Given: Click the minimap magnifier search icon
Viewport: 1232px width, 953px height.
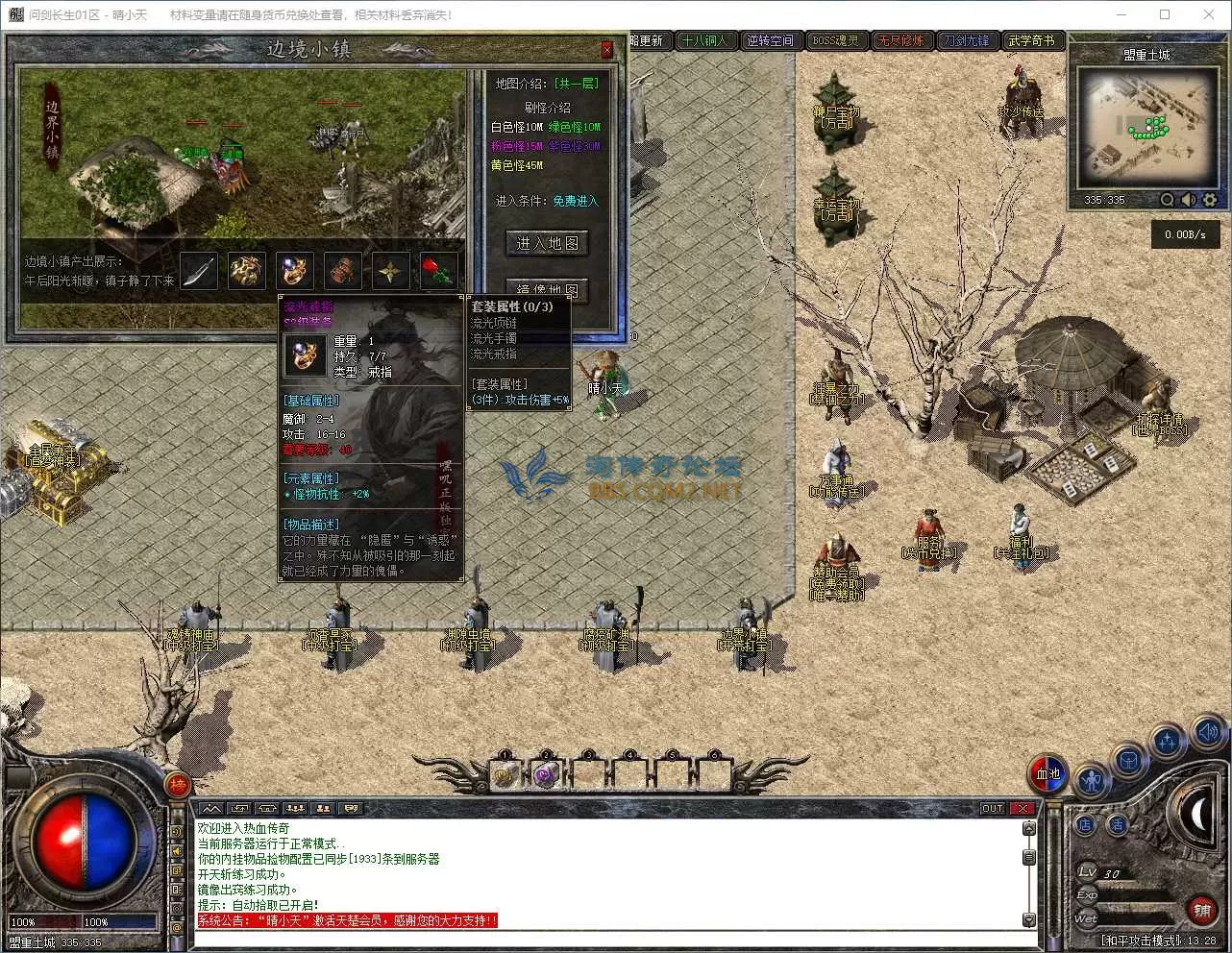Looking at the screenshot, I should [x=1167, y=200].
